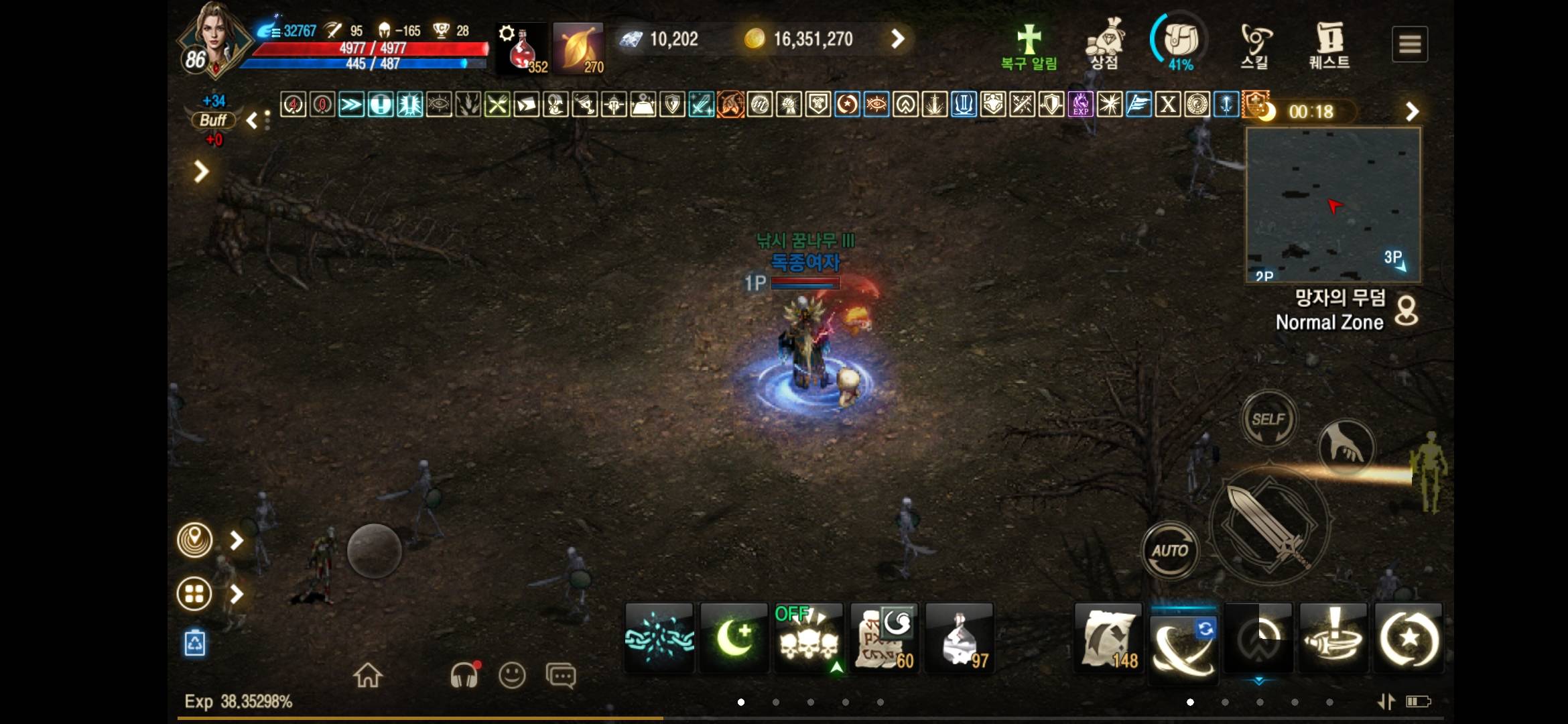Open the inventory bag at 41%
The height and width of the screenshot is (724, 1568).
[1181, 40]
